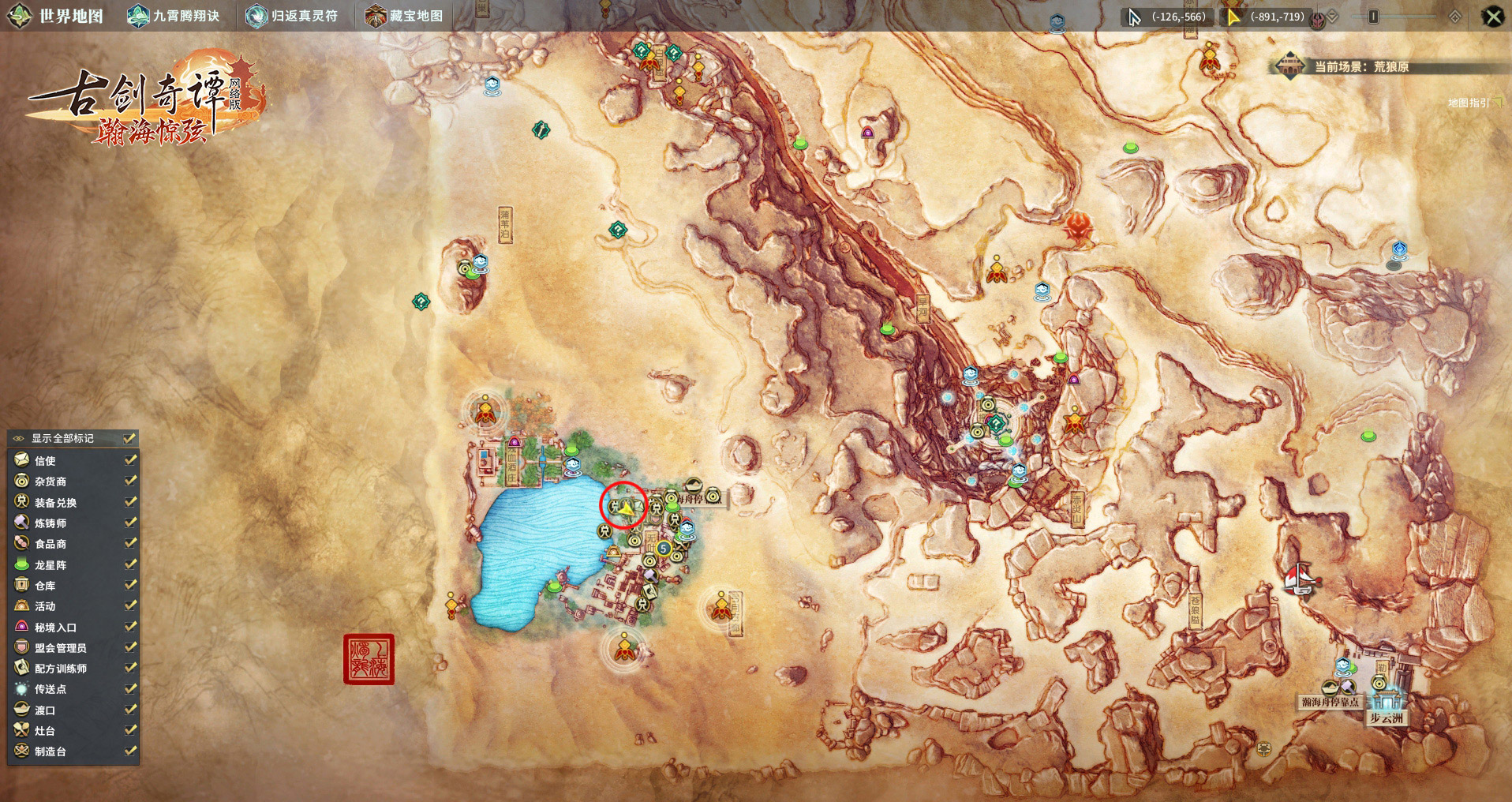This screenshot has height=802, width=1512.
Task: Toggle the 传送点 teleport point filter
Action: tap(130, 689)
